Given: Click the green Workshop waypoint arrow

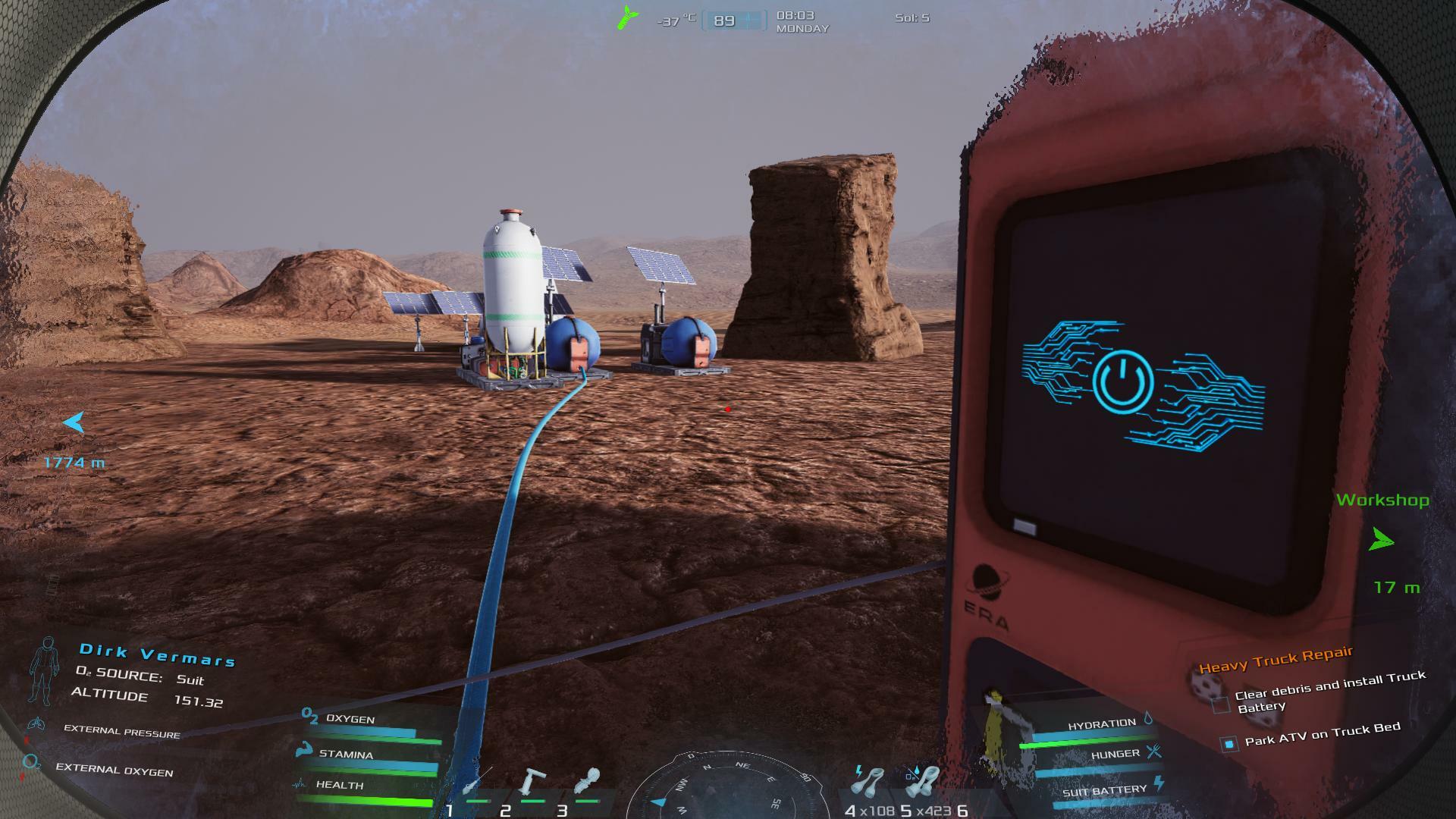Looking at the screenshot, I should point(1382,541).
